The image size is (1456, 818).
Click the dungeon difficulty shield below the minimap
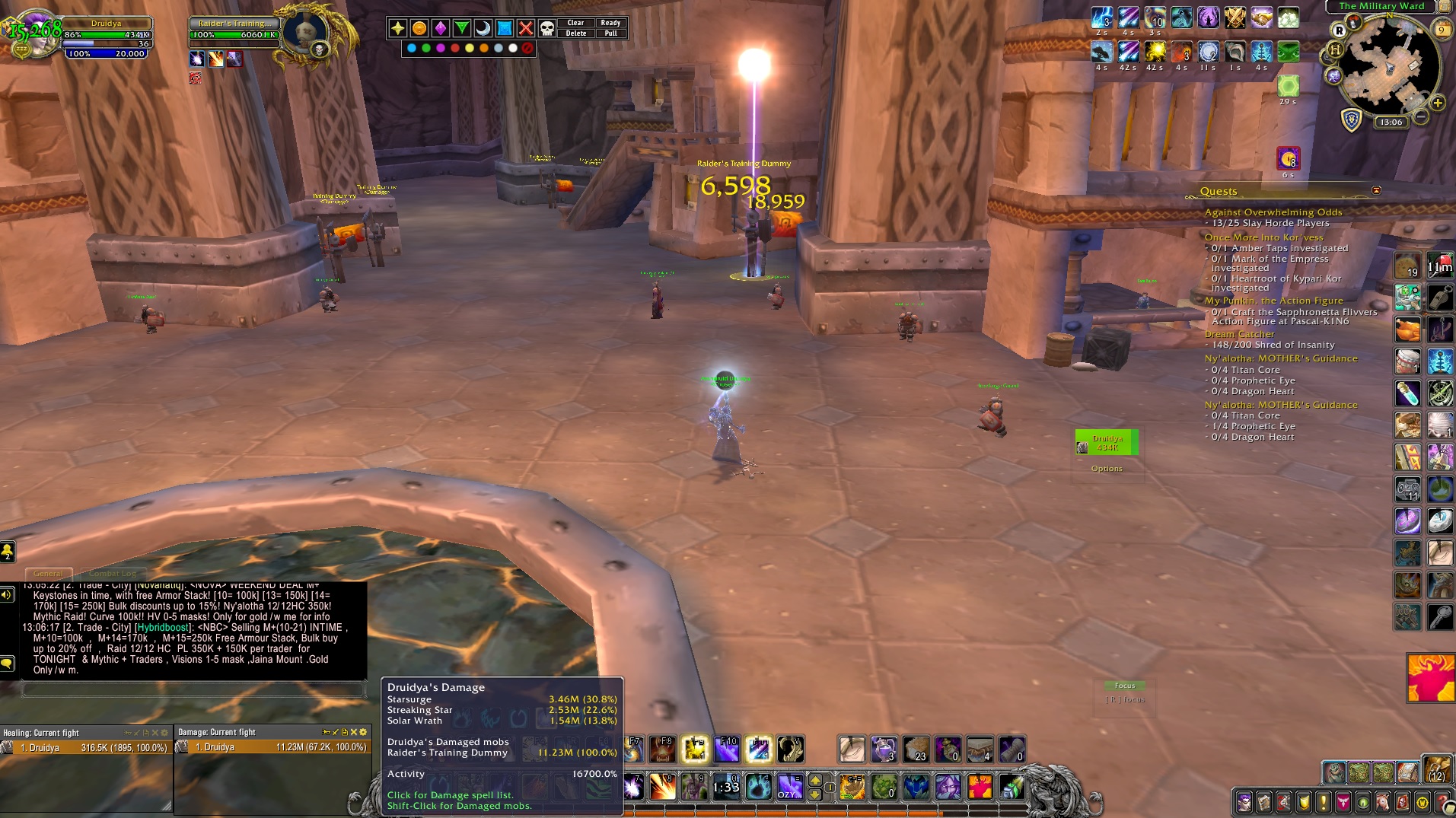(1351, 119)
